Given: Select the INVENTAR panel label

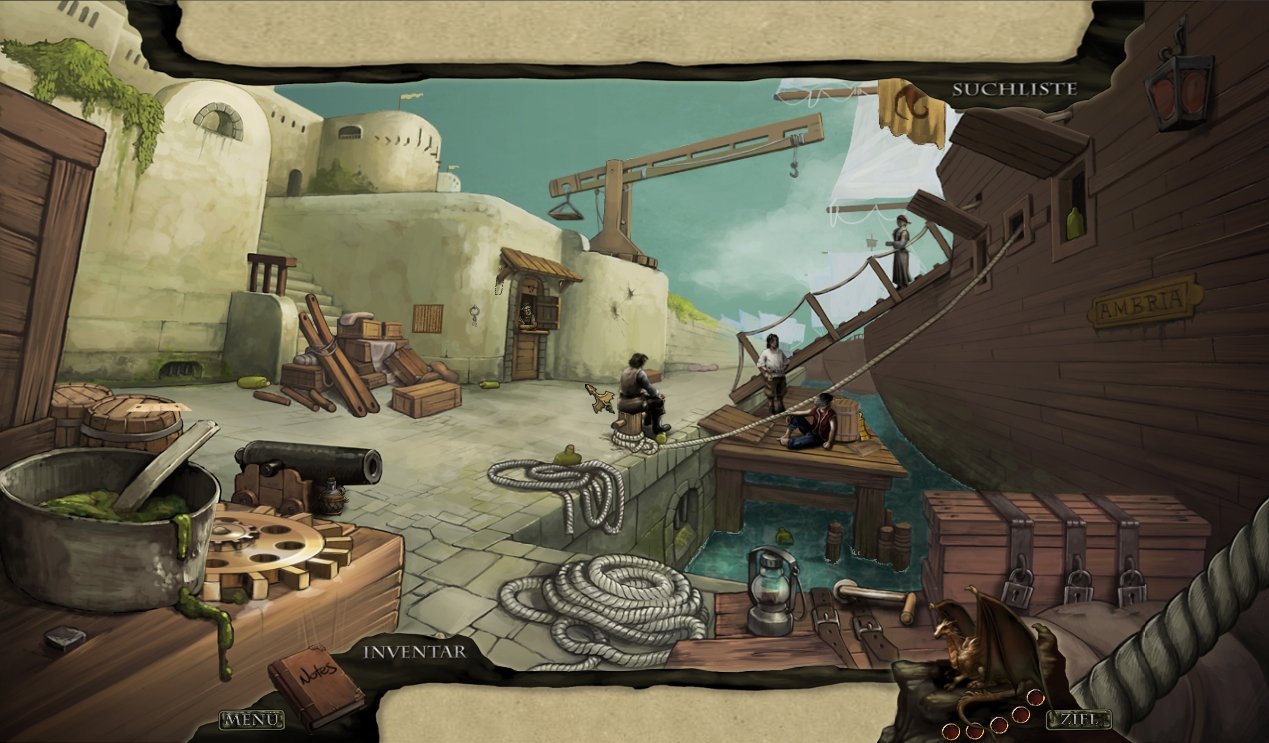Looking at the screenshot, I should [x=414, y=652].
